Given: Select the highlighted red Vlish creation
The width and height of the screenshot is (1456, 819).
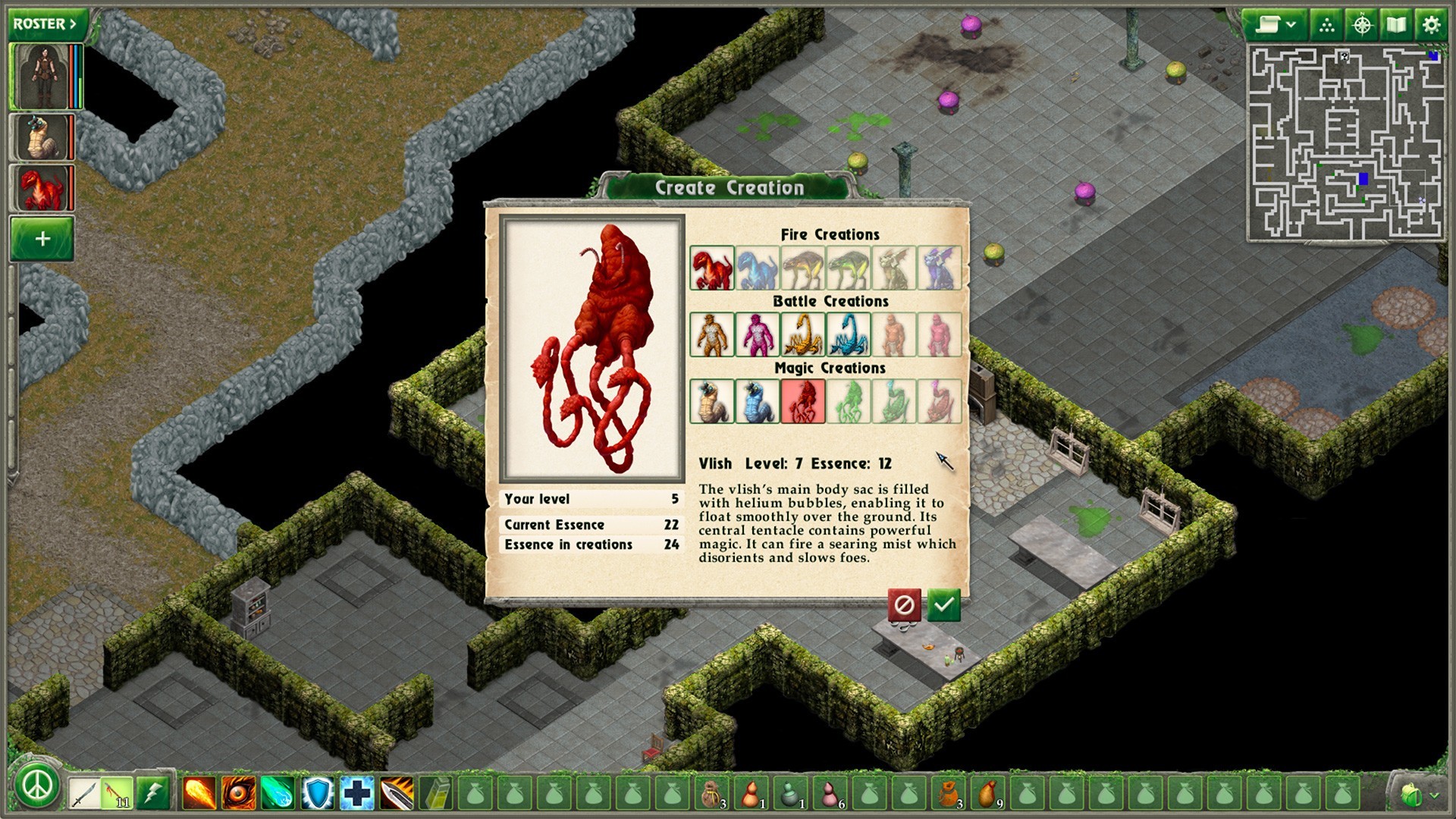Looking at the screenshot, I should 802,401.
